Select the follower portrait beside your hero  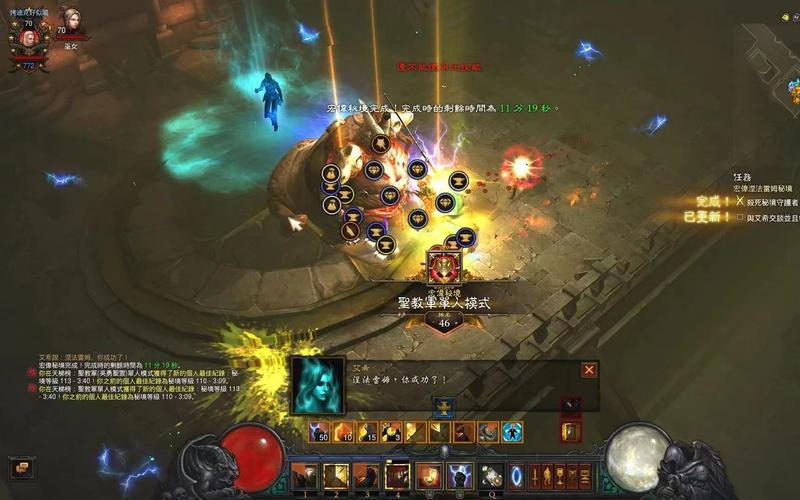[x=70, y=22]
